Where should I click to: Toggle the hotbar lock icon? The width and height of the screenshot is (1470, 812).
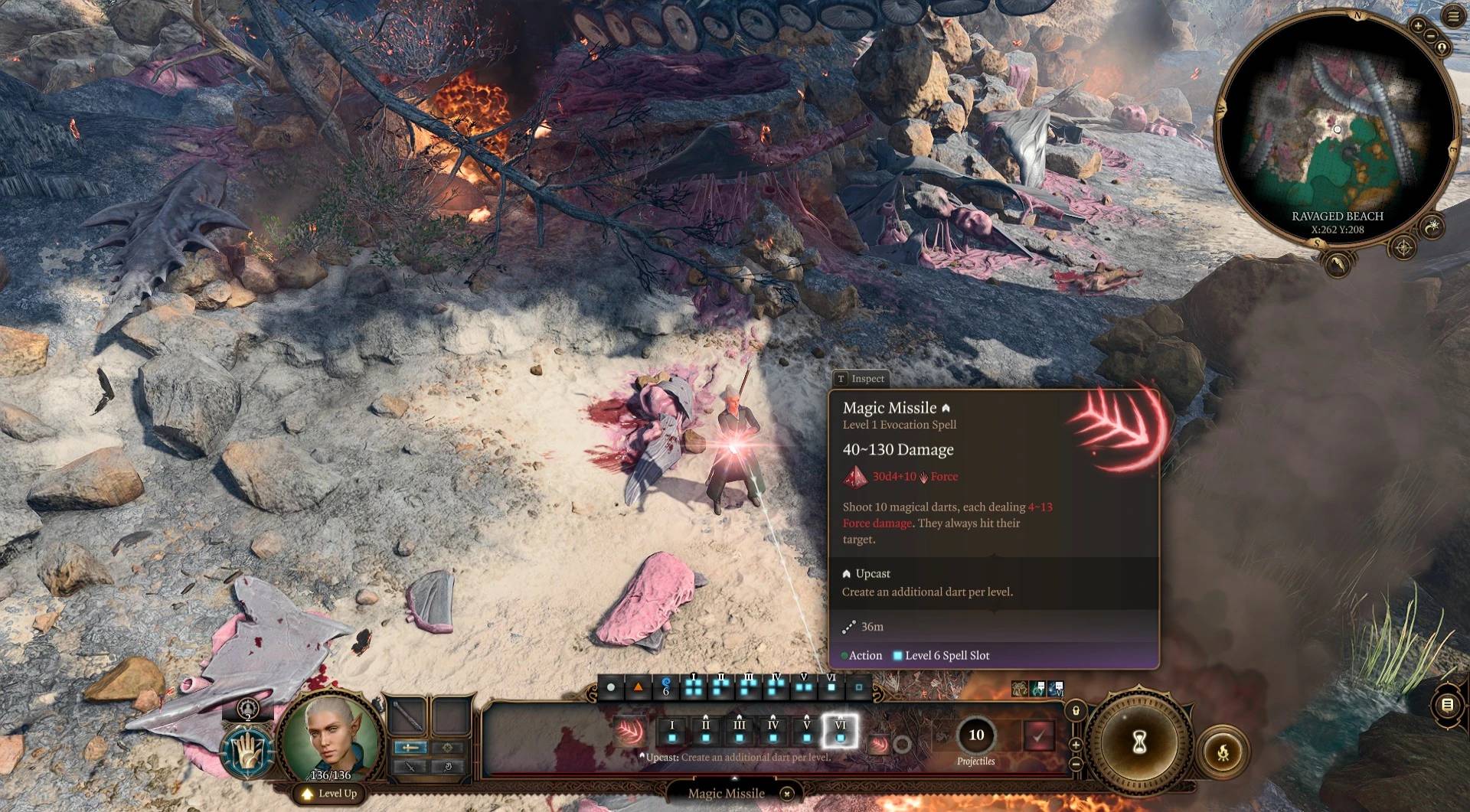[x=1076, y=711]
